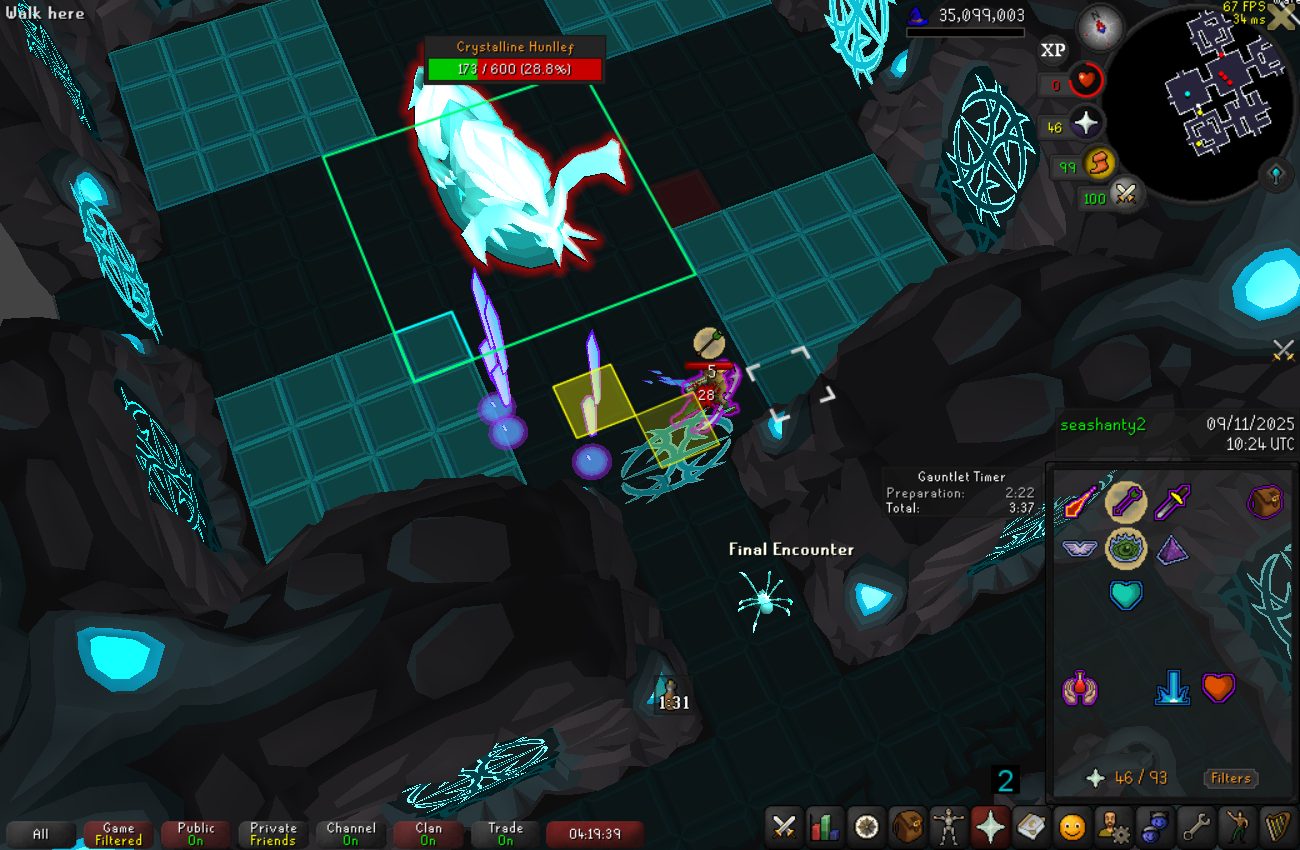
Task: Select the teal heart prayer icon
Action: pyautogui.click(x=1125, y=595)
